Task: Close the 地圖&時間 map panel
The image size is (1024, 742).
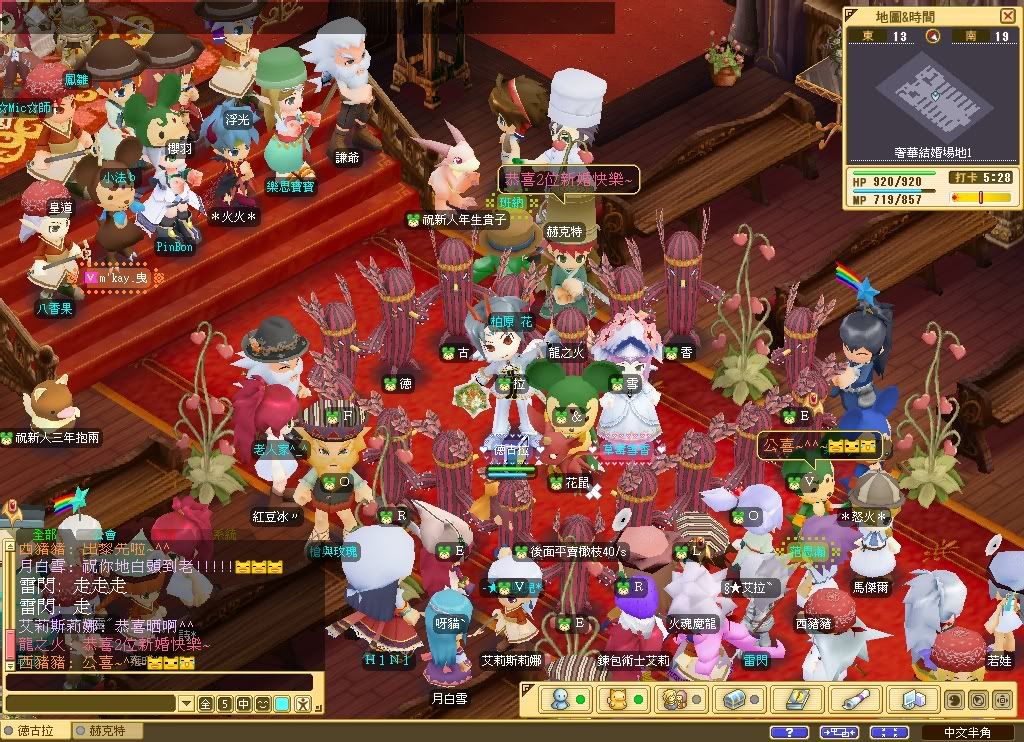Action: point(1006,16)
